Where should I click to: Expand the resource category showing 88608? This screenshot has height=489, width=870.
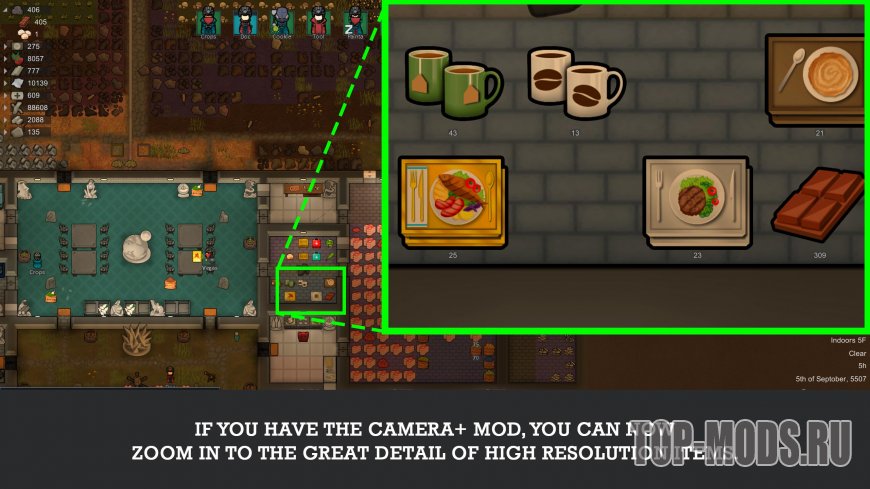tap(6, 107)
